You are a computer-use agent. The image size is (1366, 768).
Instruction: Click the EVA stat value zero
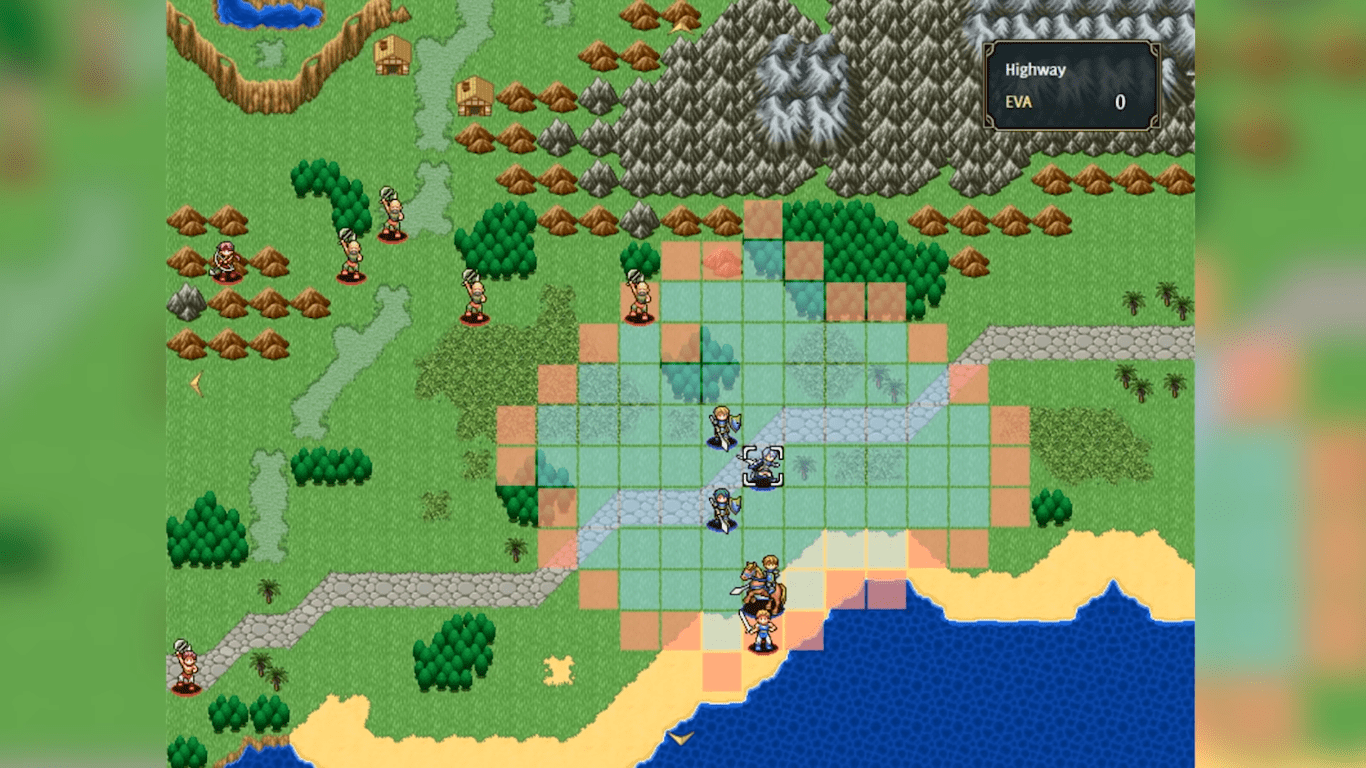tap(1120, 102)
